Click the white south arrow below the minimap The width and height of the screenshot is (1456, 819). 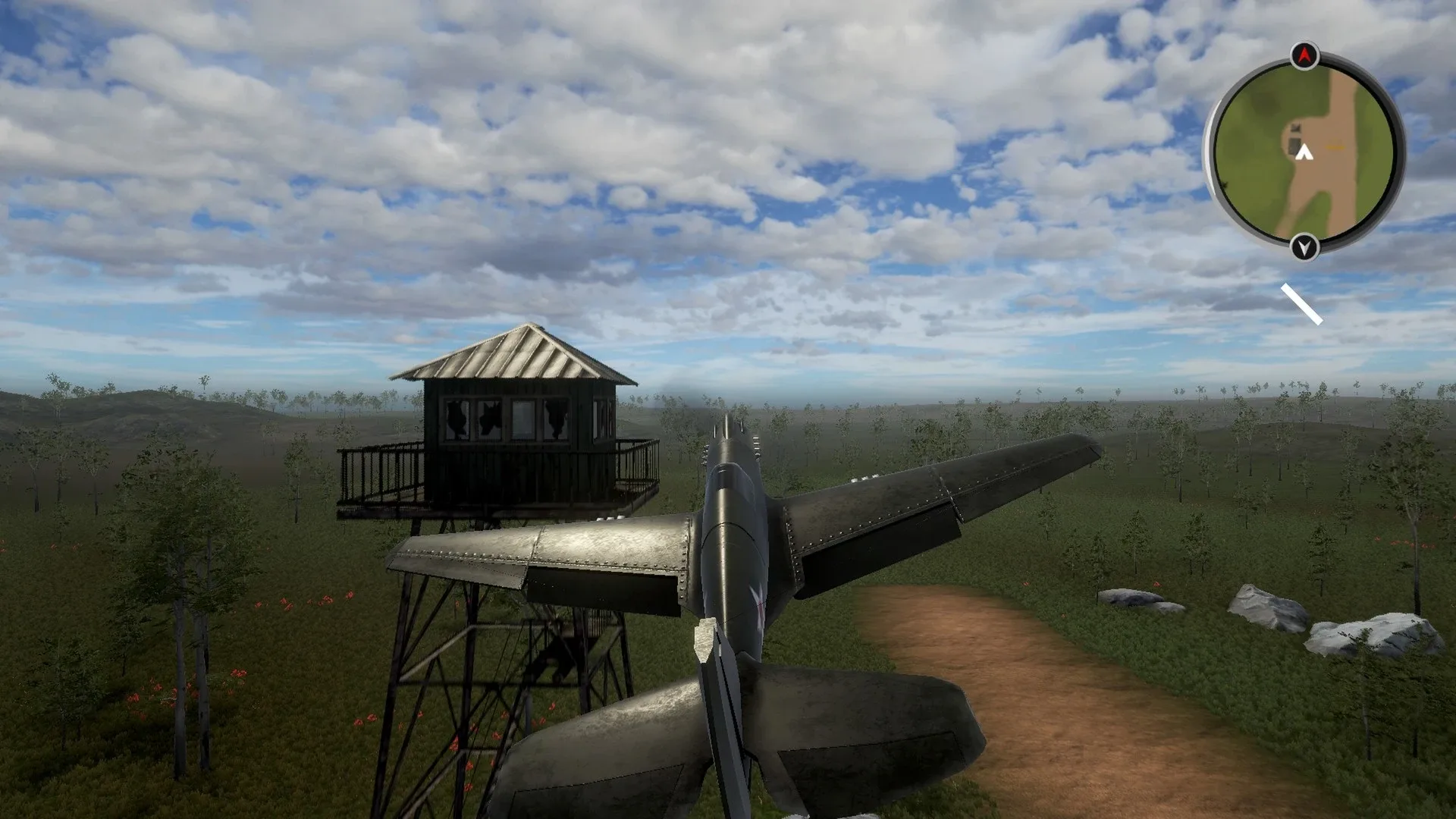pyautogui.click(x=1304, y=247)
